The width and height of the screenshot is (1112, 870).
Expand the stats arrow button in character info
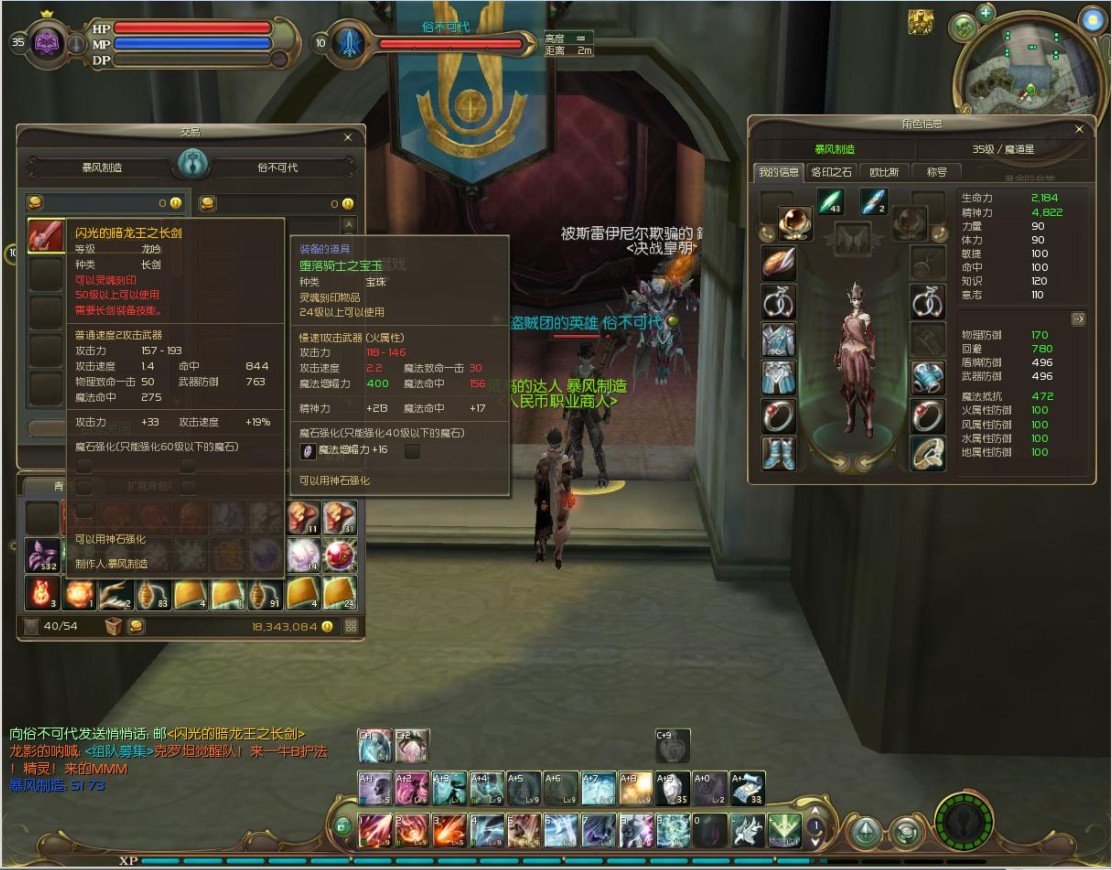point(1078,318)
